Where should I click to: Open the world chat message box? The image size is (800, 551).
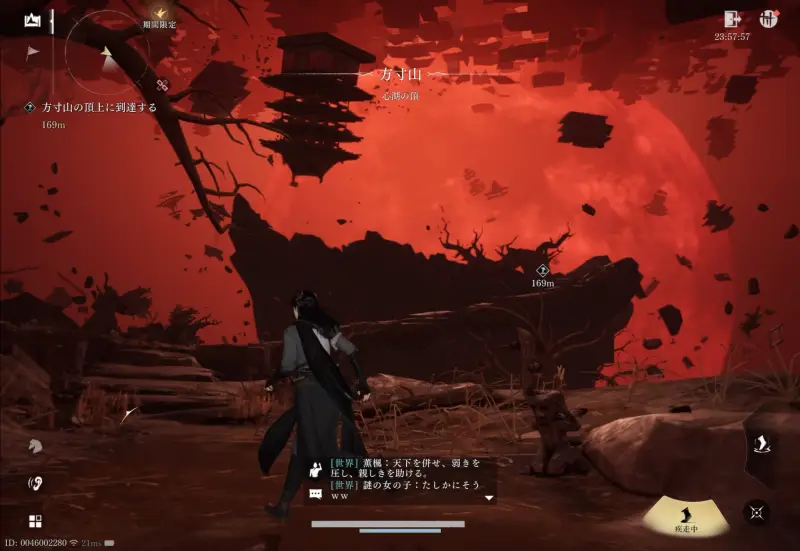405,480
